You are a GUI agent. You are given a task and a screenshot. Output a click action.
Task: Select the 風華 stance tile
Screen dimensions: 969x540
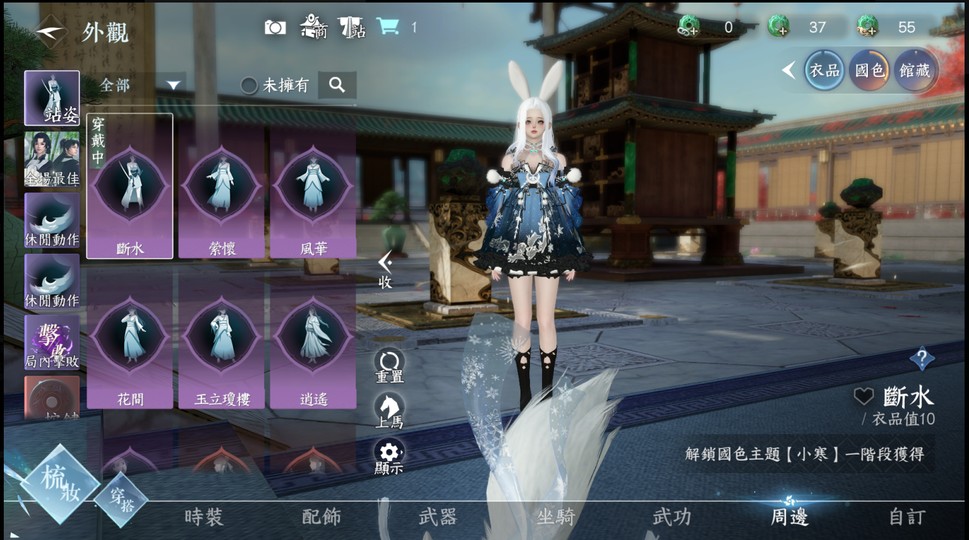tap(313, 192)
